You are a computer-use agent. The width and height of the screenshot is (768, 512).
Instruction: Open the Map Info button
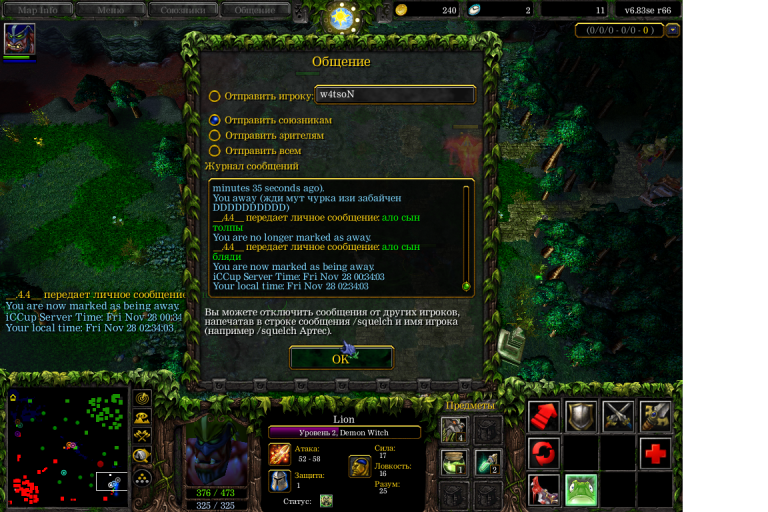38,10
